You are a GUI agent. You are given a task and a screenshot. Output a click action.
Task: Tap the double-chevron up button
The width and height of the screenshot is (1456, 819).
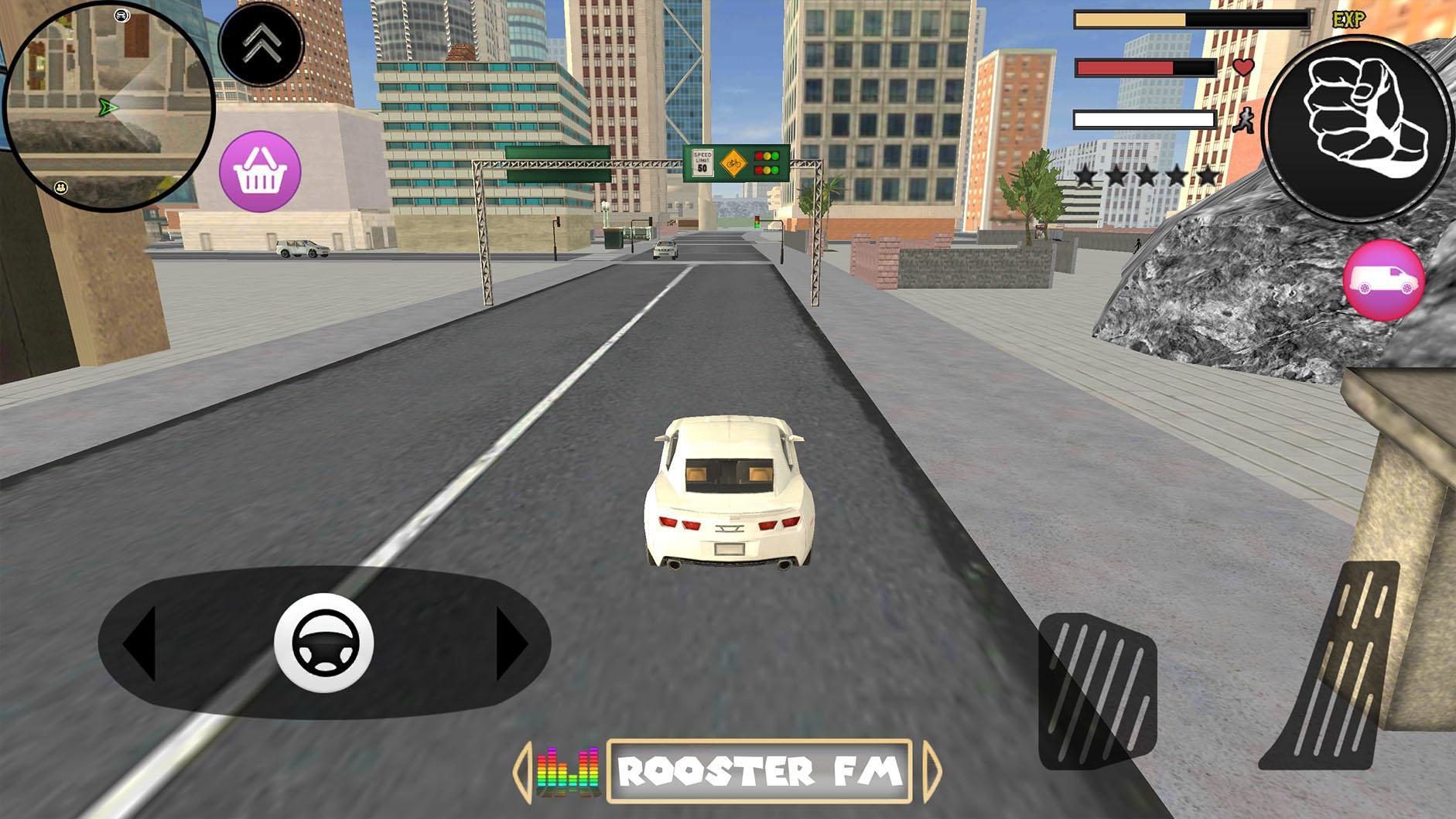pos(261,43)
